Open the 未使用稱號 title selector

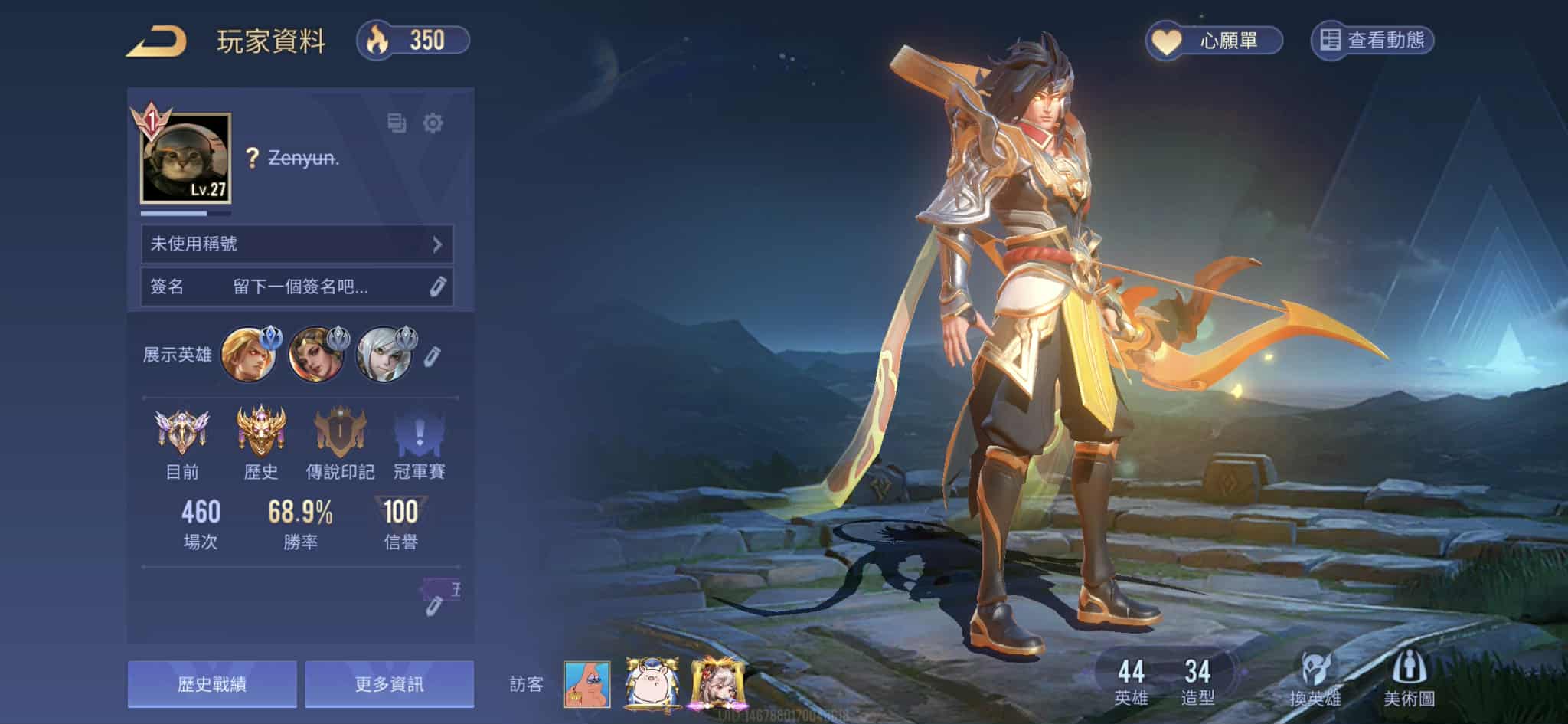tap(297, 244)
